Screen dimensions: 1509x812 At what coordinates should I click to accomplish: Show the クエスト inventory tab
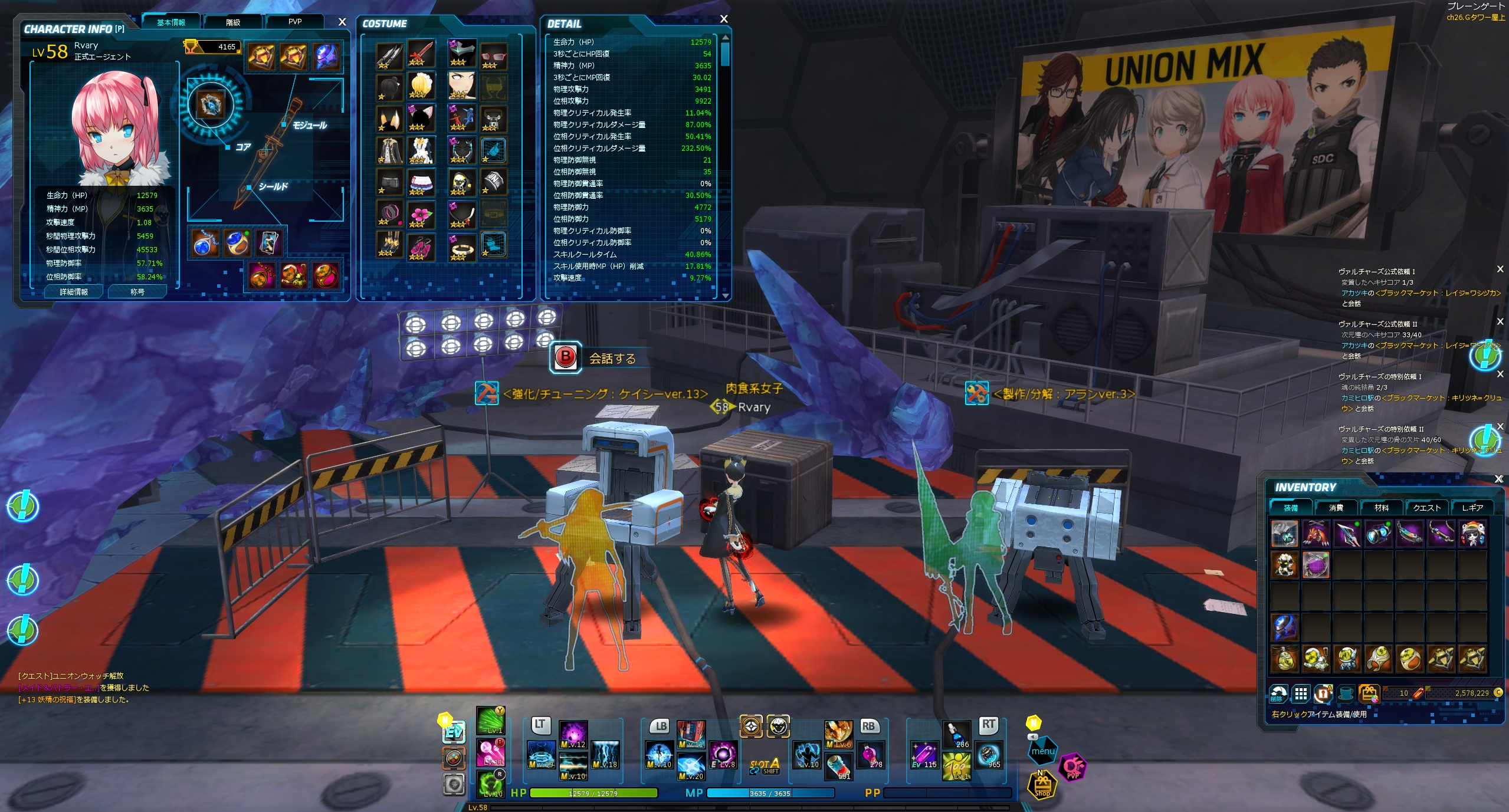(x=1426, y=508)
